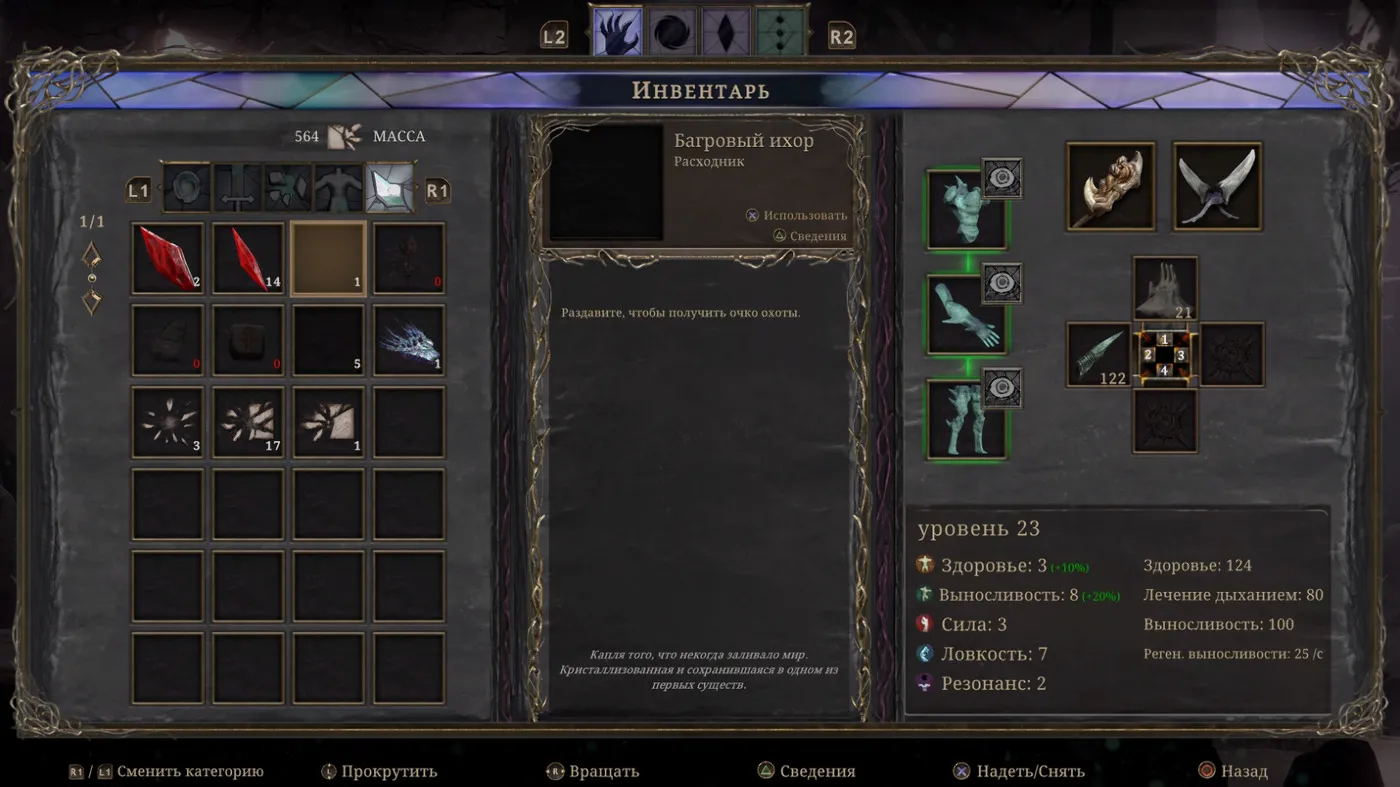Select the white burst item with count 3
This screenshot has width=1400, height=787.
point(167,421)
